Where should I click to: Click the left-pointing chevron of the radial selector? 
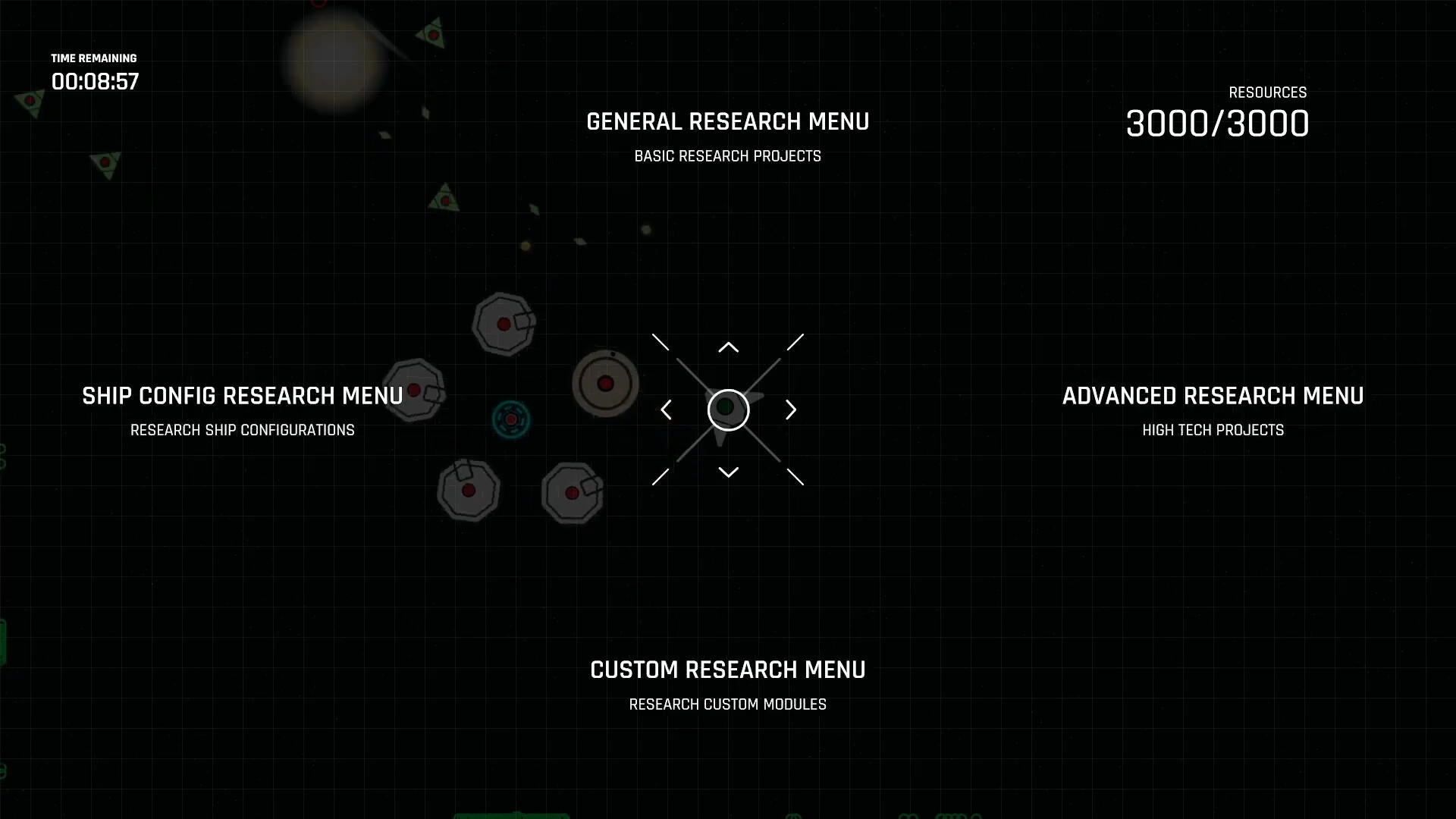(x=666, y=409)
